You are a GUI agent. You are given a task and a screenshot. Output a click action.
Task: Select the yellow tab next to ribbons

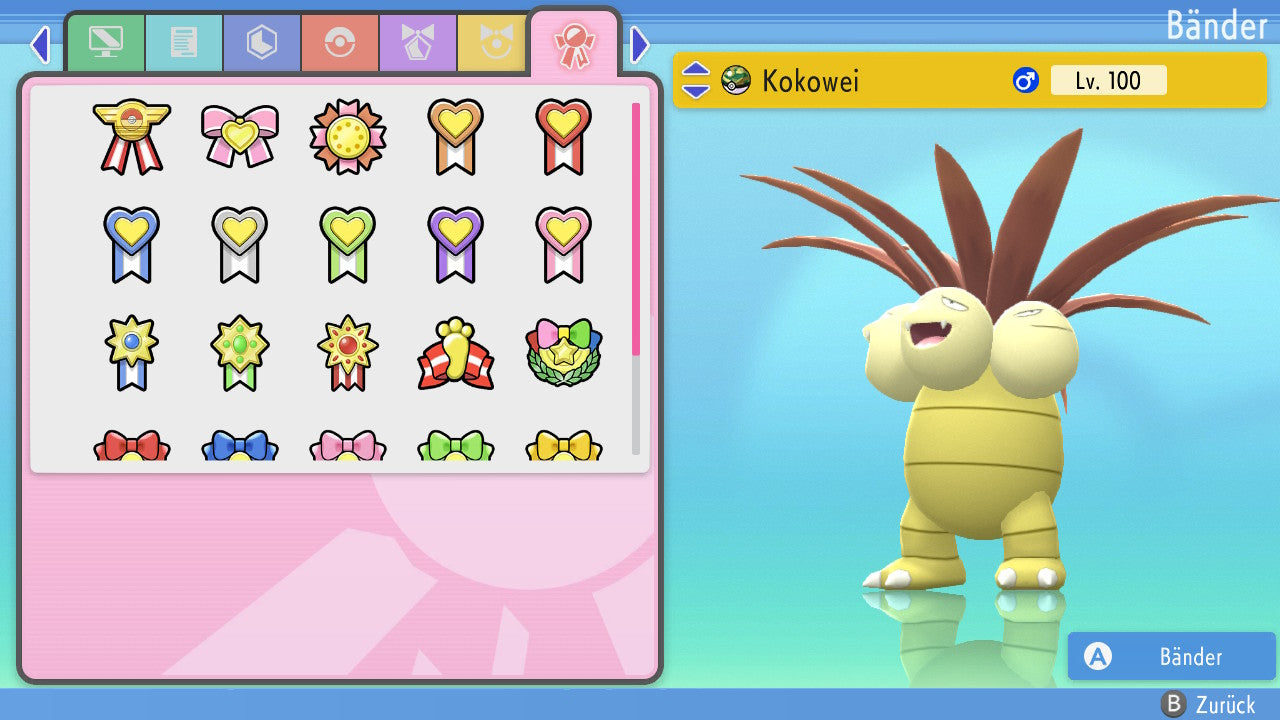[492, 43]
